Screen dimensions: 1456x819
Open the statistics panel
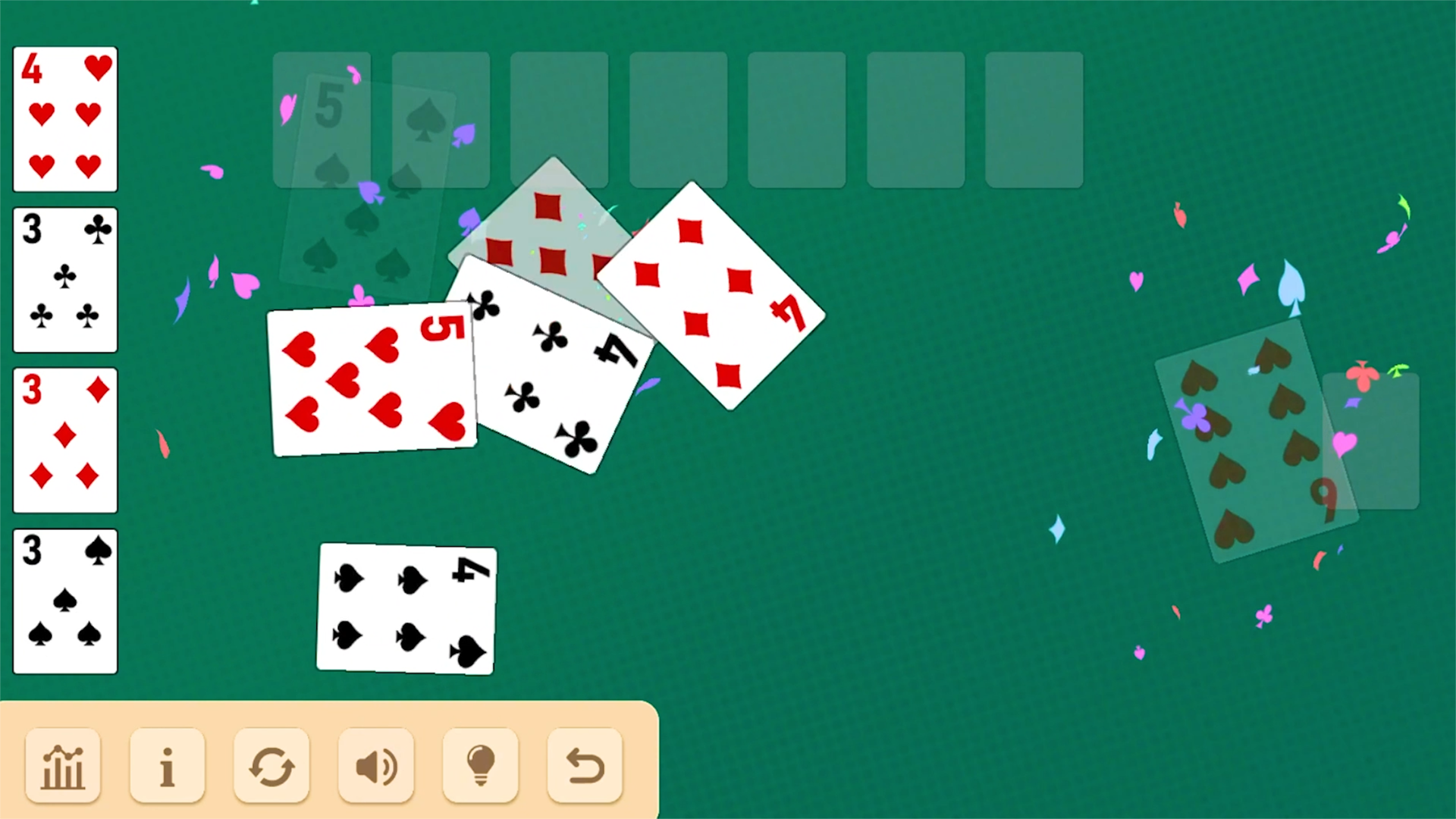[63, 766]
